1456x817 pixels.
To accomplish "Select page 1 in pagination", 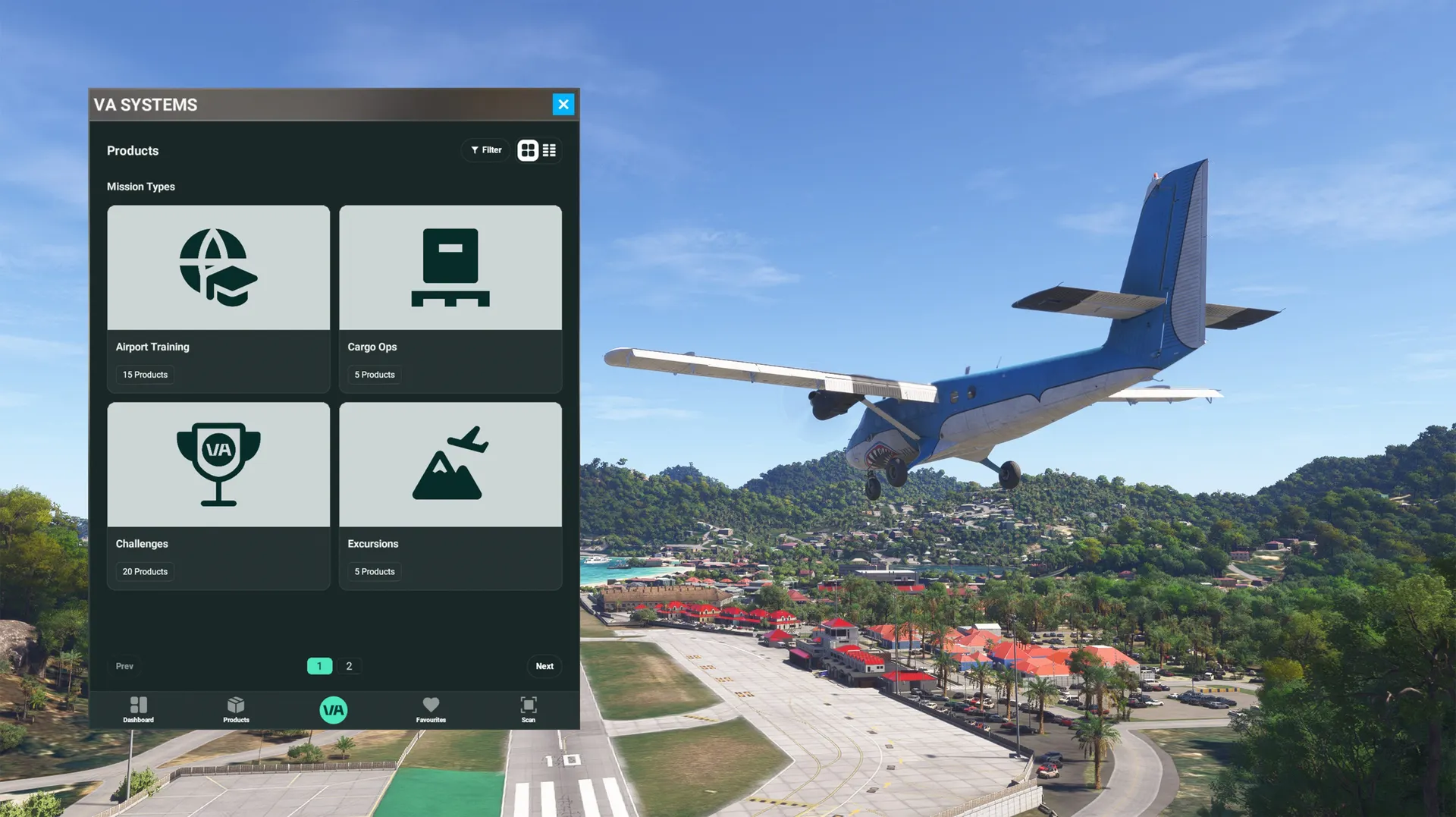I will (x=319, y=666).
